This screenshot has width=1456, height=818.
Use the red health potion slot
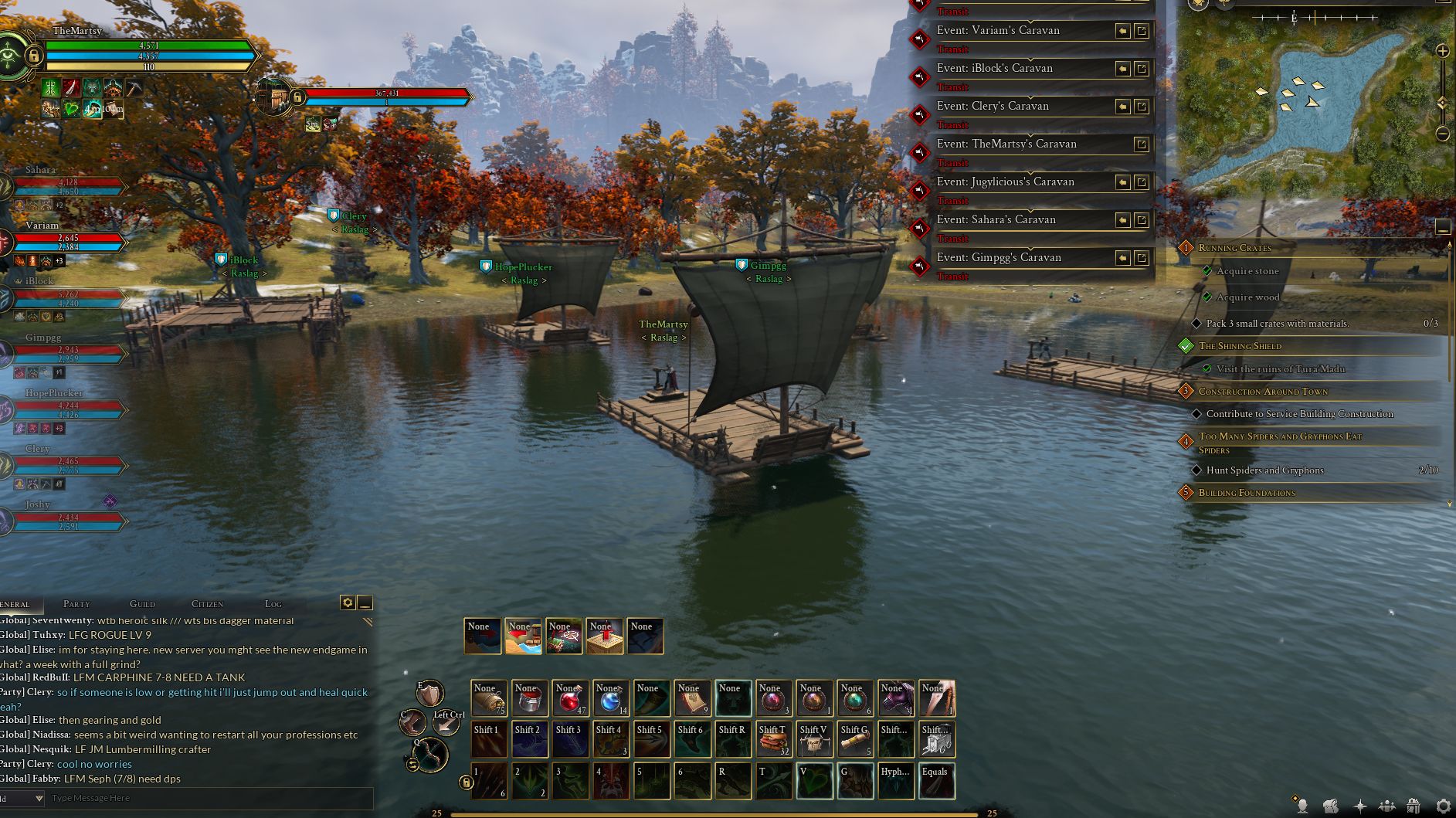[x=570, y=698]
